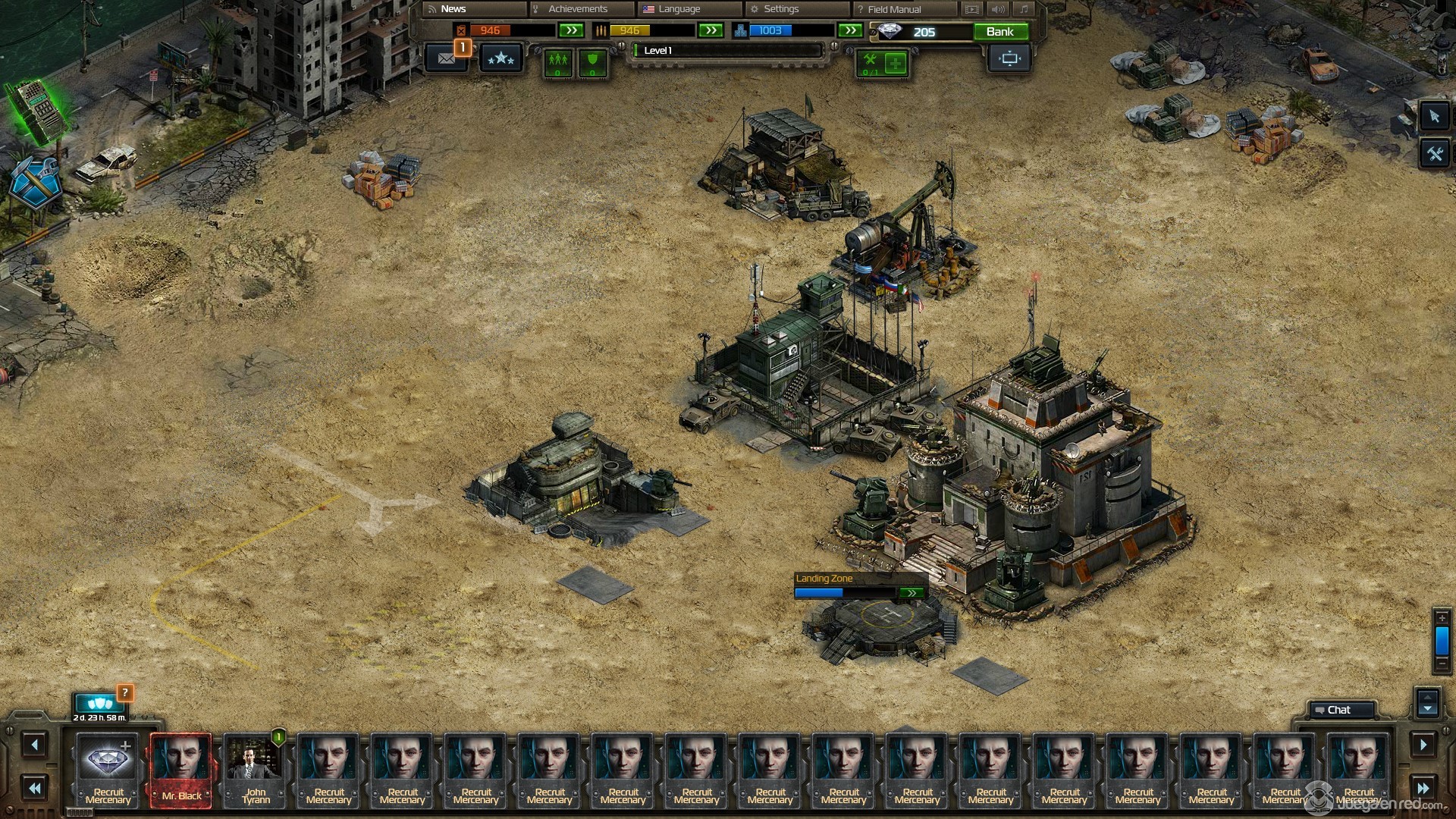
Task: Click the diamond Recruit Mercenary card
Action: click(108, 769)
